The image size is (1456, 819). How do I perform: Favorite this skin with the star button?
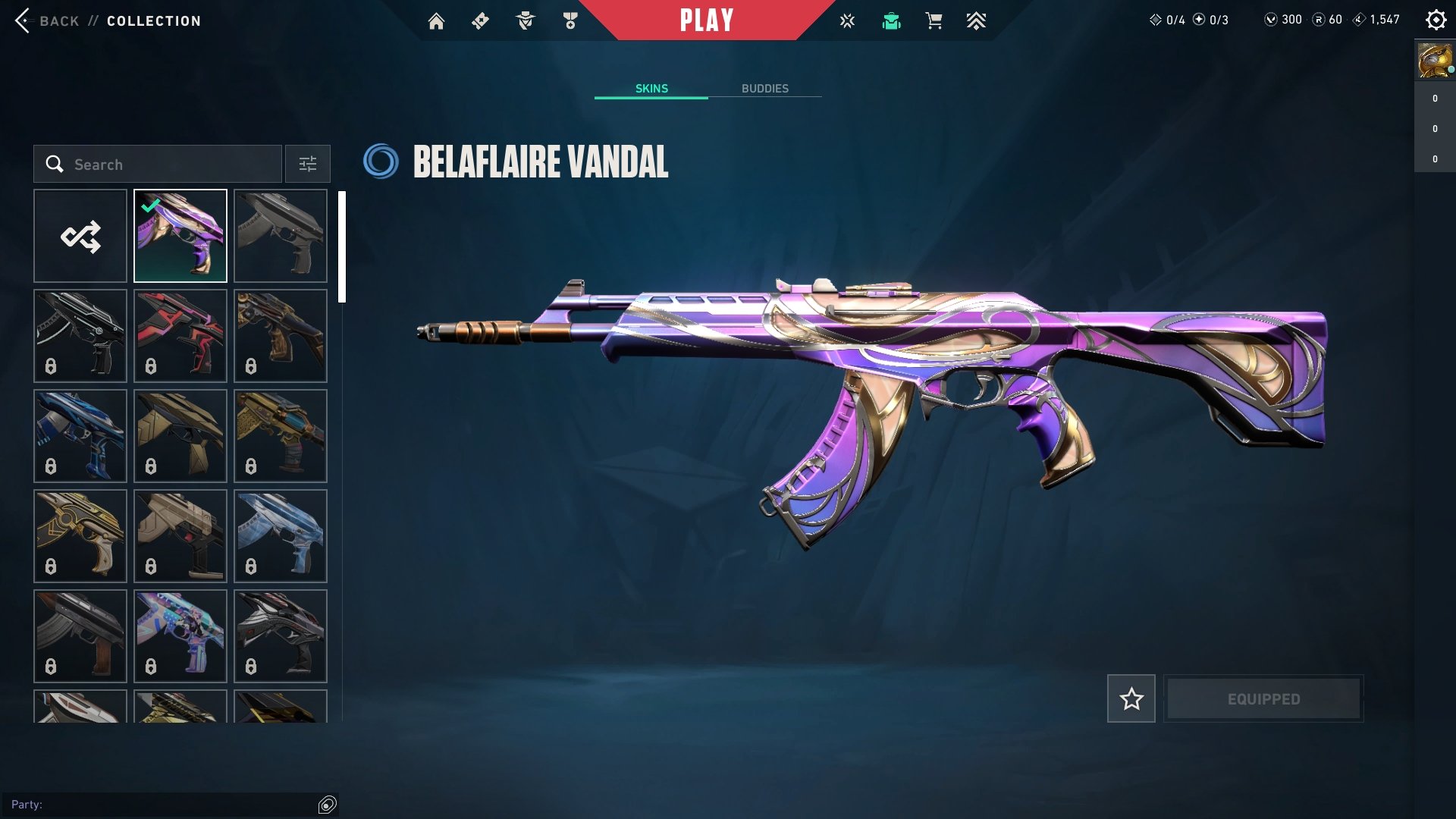coord(1131,698)
